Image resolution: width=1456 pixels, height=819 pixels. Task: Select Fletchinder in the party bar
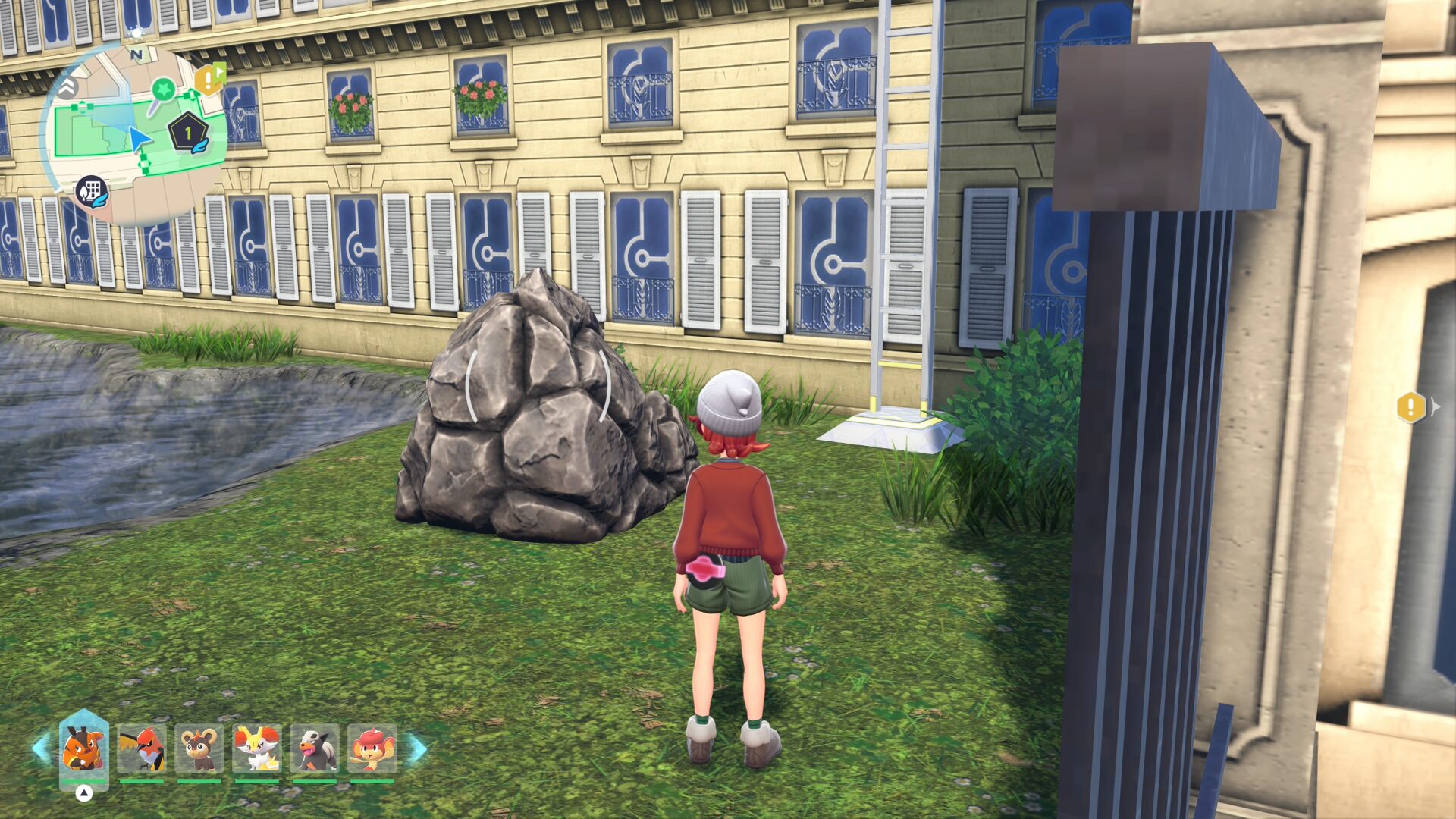tap(142, 748)
